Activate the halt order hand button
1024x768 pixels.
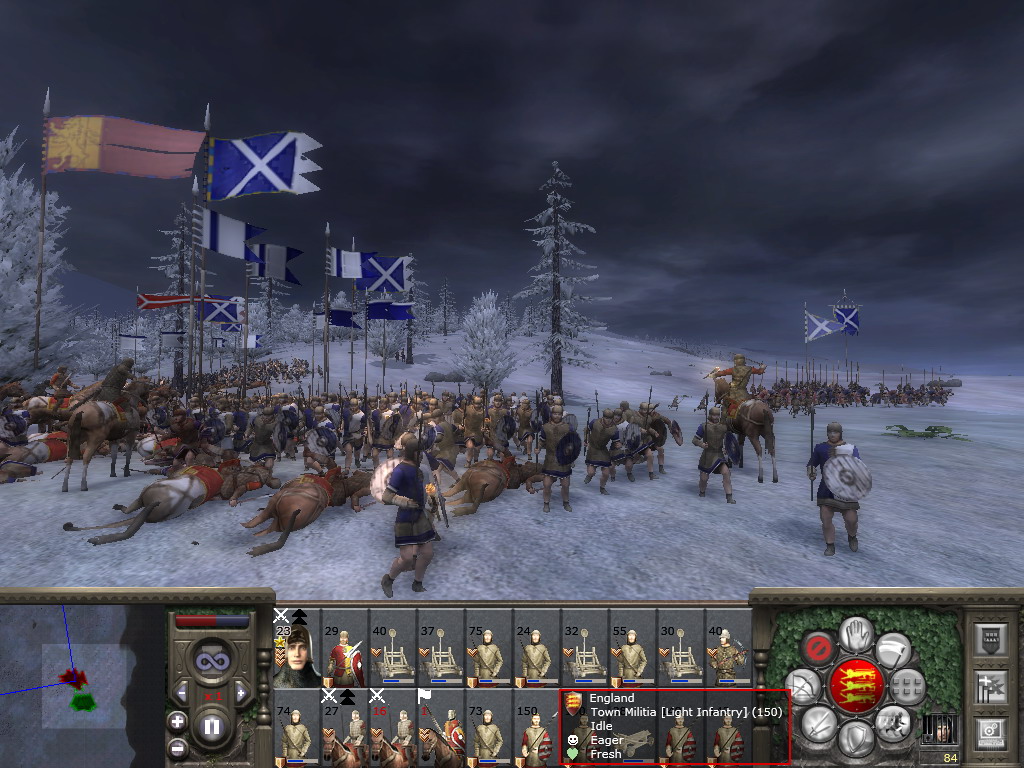click(x=855, y=633)
